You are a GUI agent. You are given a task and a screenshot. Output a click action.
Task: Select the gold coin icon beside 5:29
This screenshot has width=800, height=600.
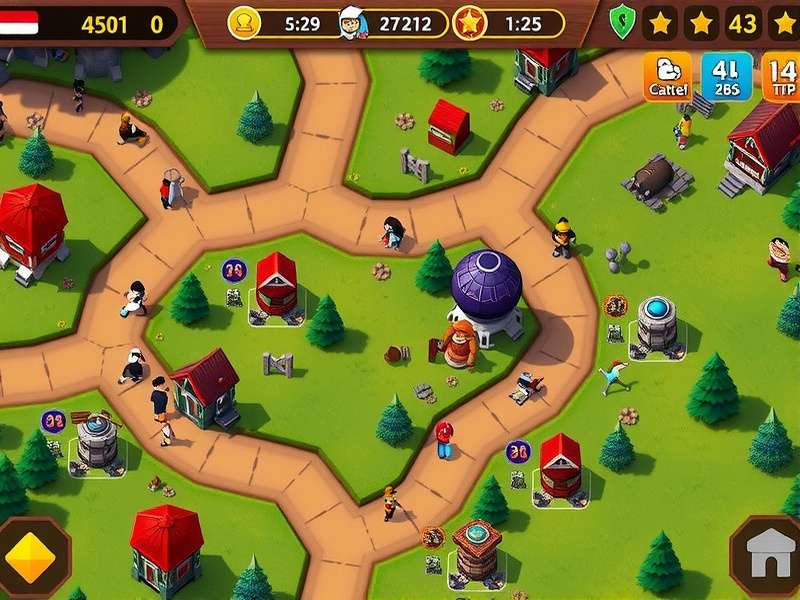[x=243, y=23]
